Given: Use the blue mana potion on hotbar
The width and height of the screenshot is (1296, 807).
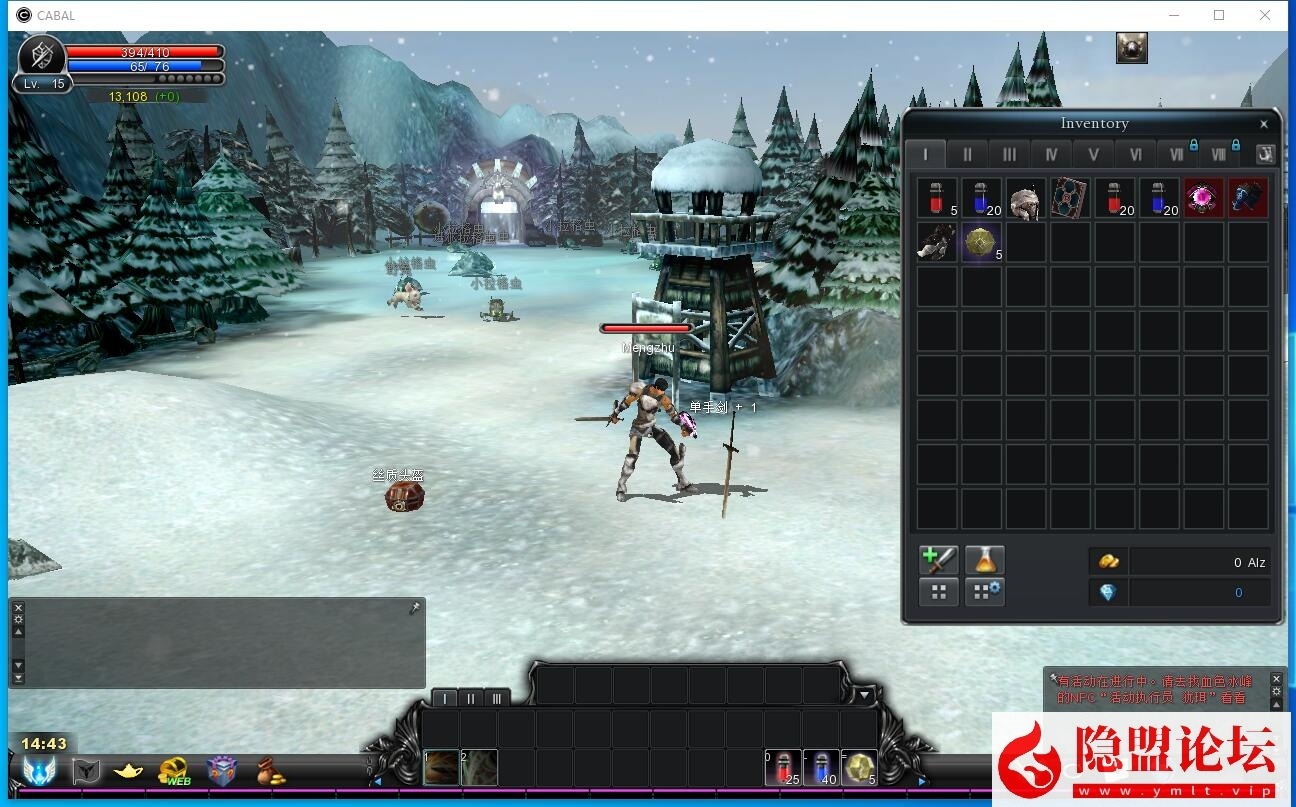Looking at the screenshot, I should [x=822, y=768].
